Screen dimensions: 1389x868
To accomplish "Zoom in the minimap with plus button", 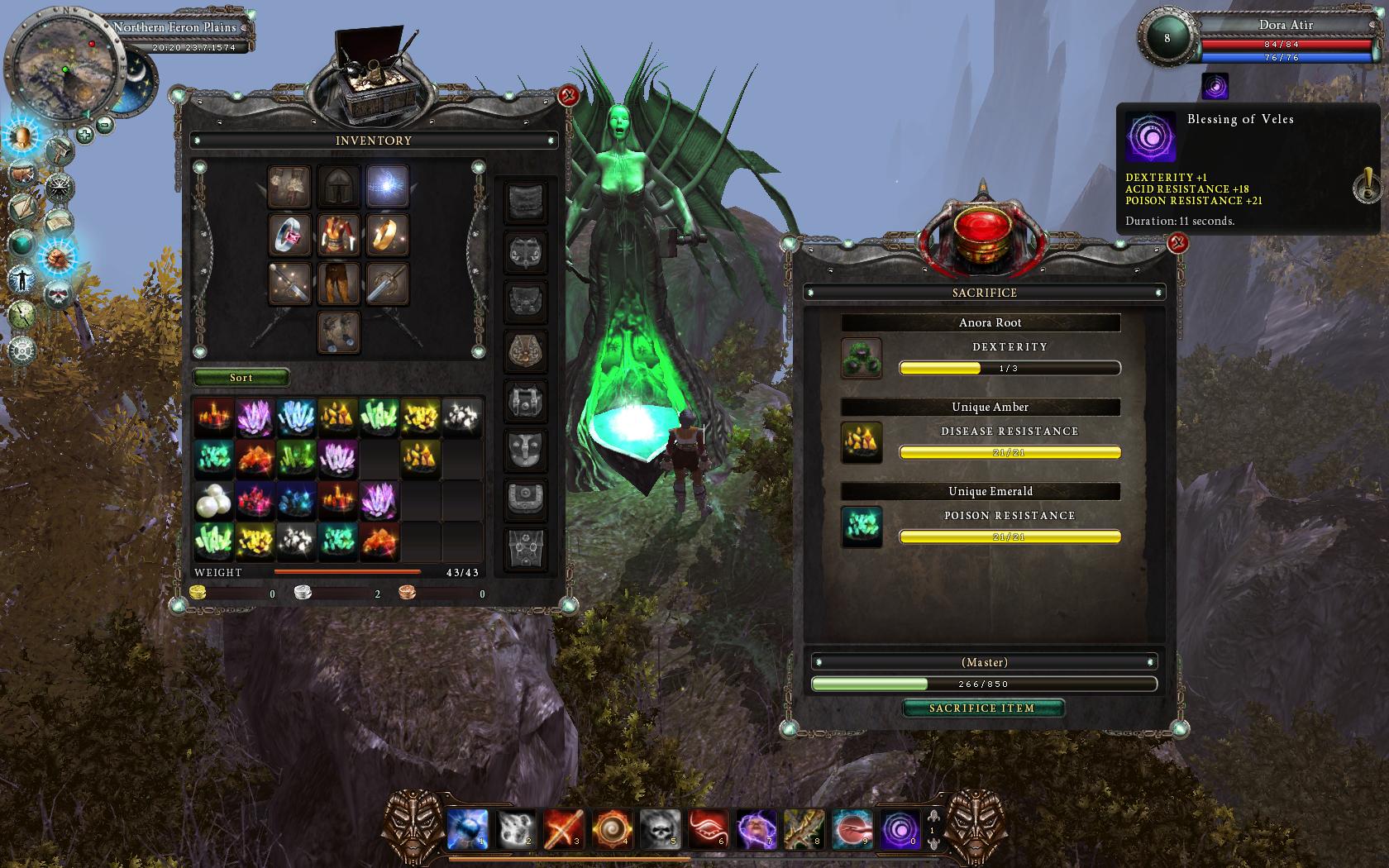I will pos(84,133).
